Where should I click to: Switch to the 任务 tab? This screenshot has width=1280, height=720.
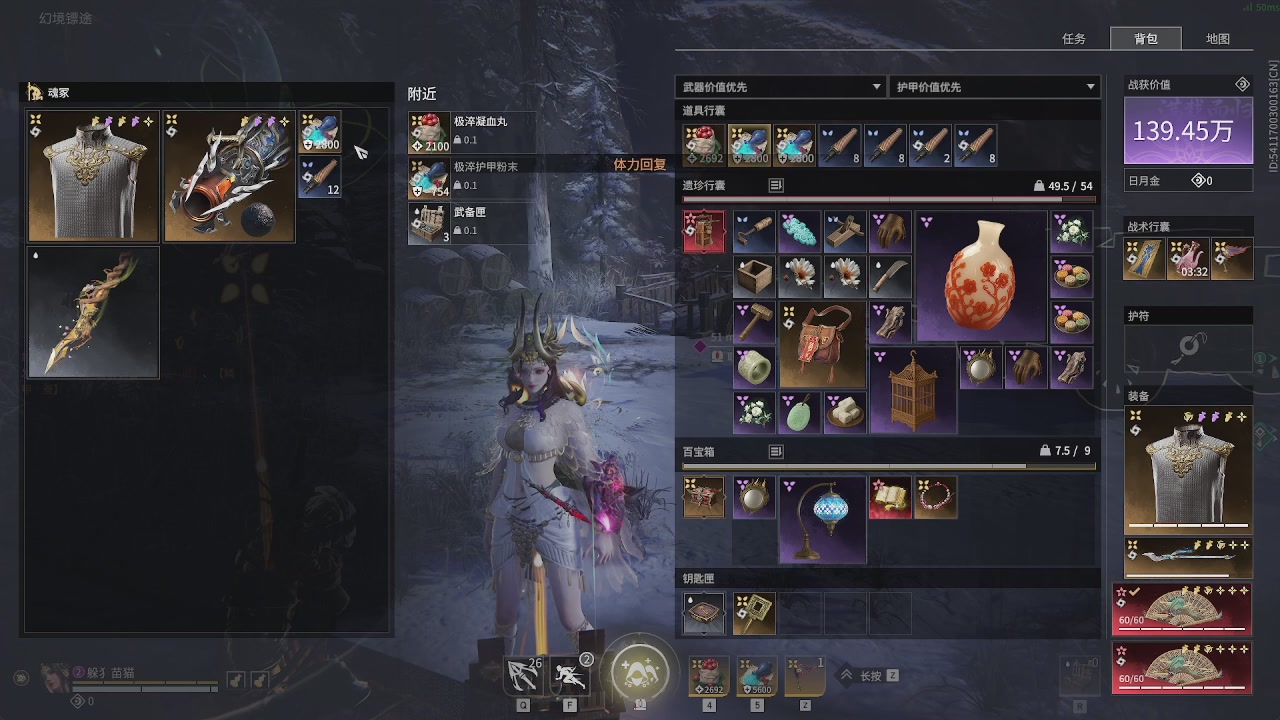coord(1074,39)
